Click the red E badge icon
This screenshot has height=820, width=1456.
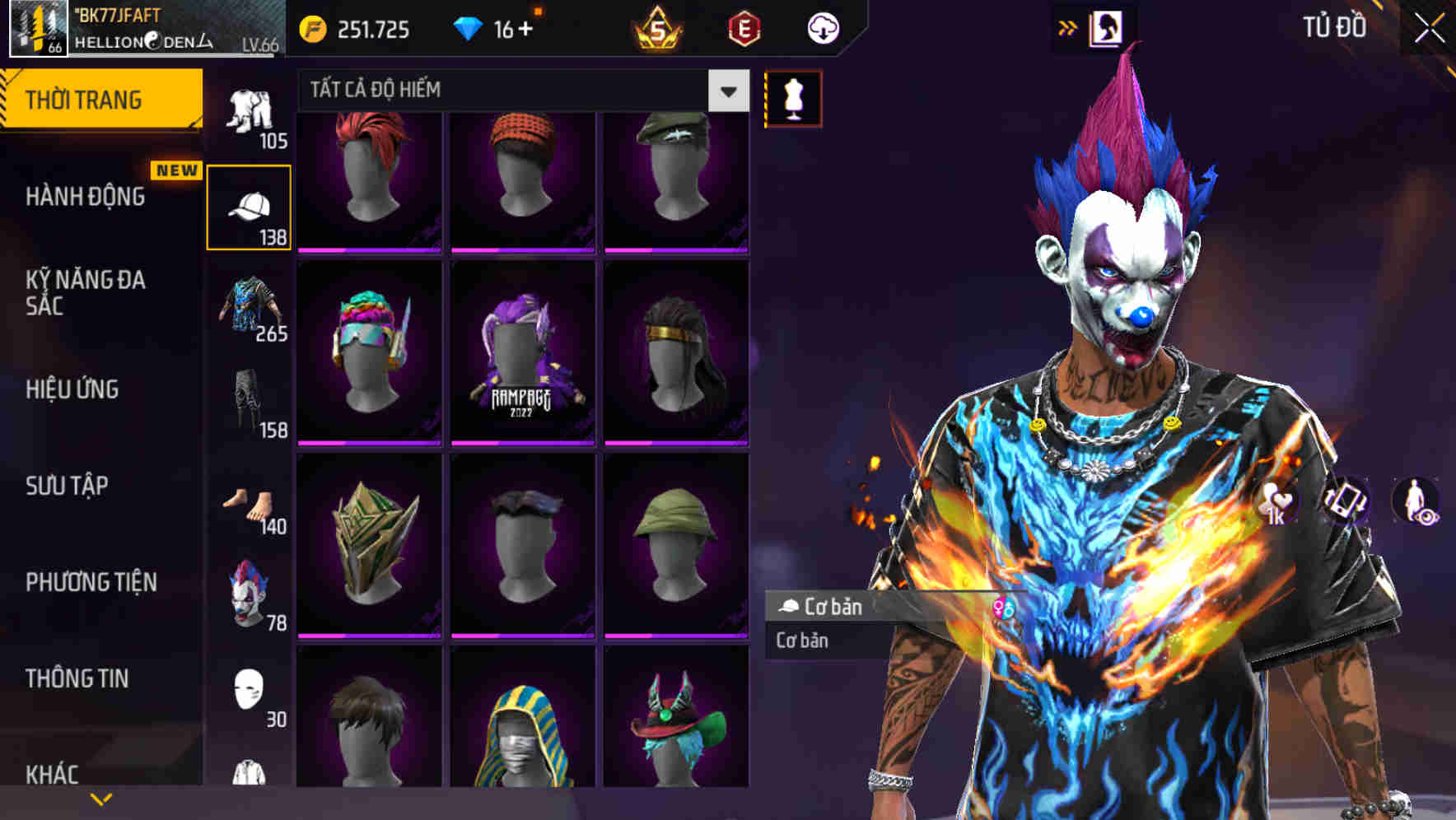(742, 29)
